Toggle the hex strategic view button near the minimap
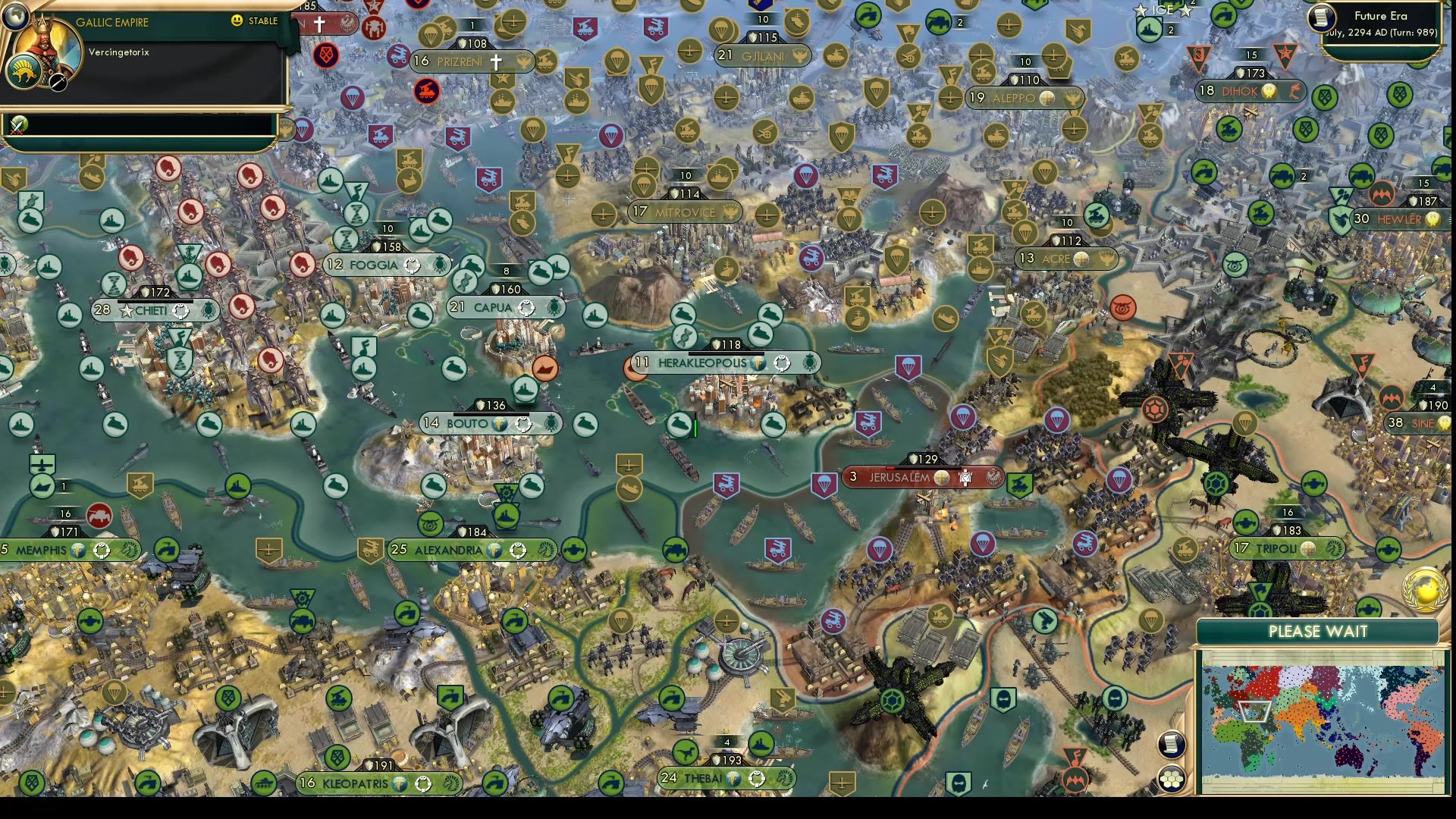 (1172, 777)
